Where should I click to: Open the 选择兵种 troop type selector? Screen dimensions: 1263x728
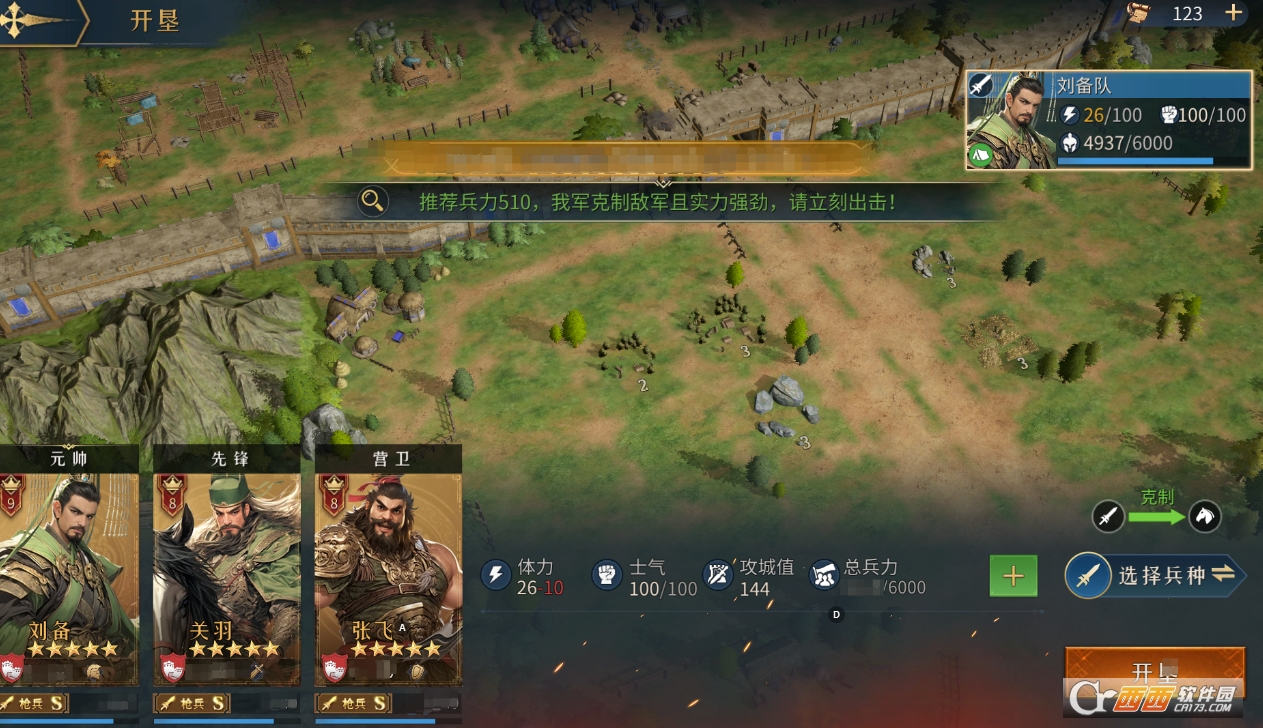coord(1154,576)
